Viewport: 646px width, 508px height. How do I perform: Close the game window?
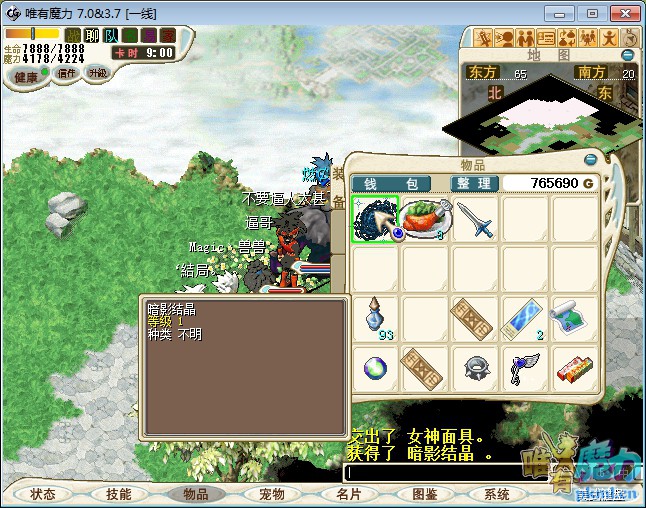coord(622,13)
